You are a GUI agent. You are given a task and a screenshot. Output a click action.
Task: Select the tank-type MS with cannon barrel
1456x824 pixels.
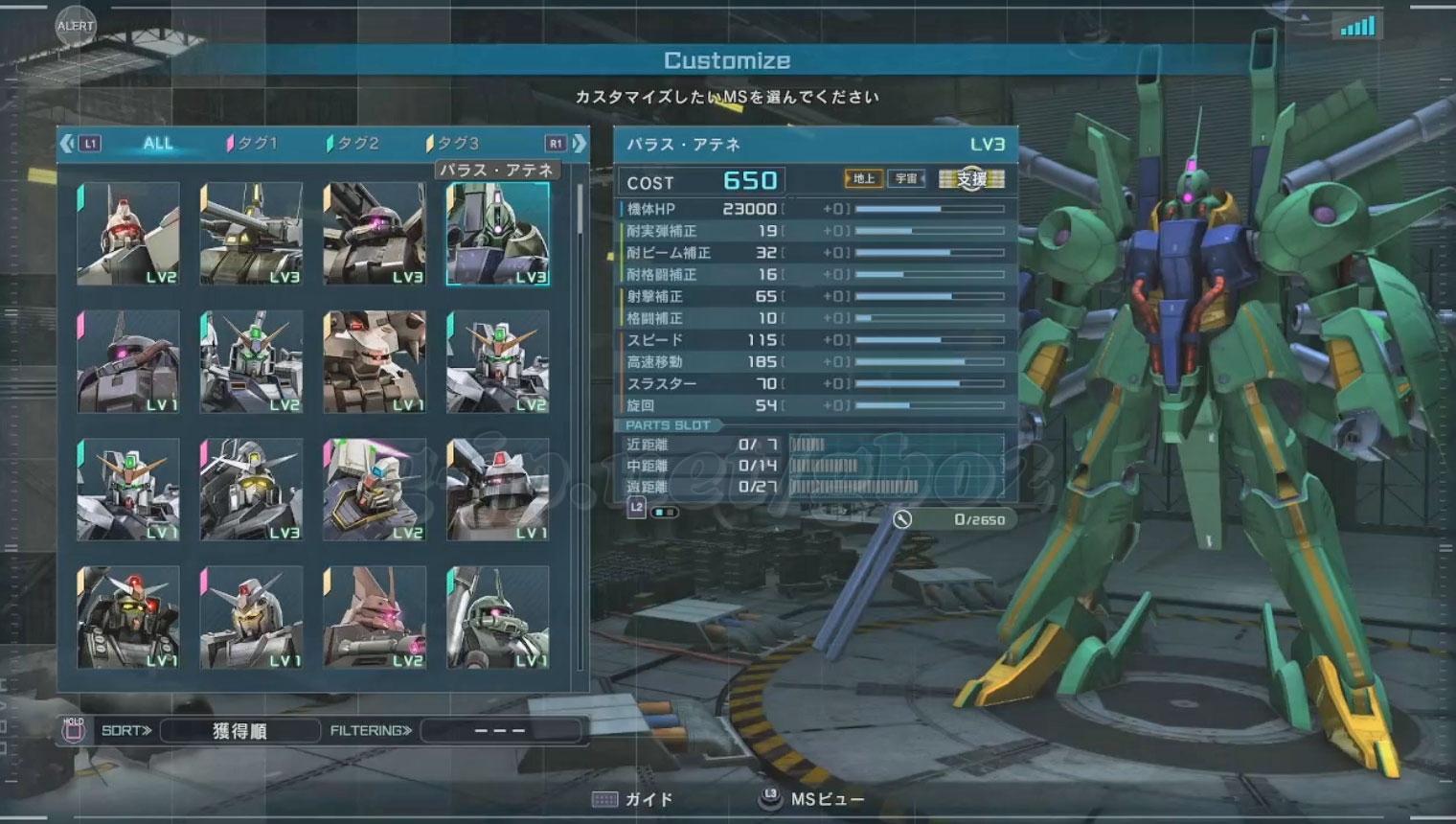251,235
